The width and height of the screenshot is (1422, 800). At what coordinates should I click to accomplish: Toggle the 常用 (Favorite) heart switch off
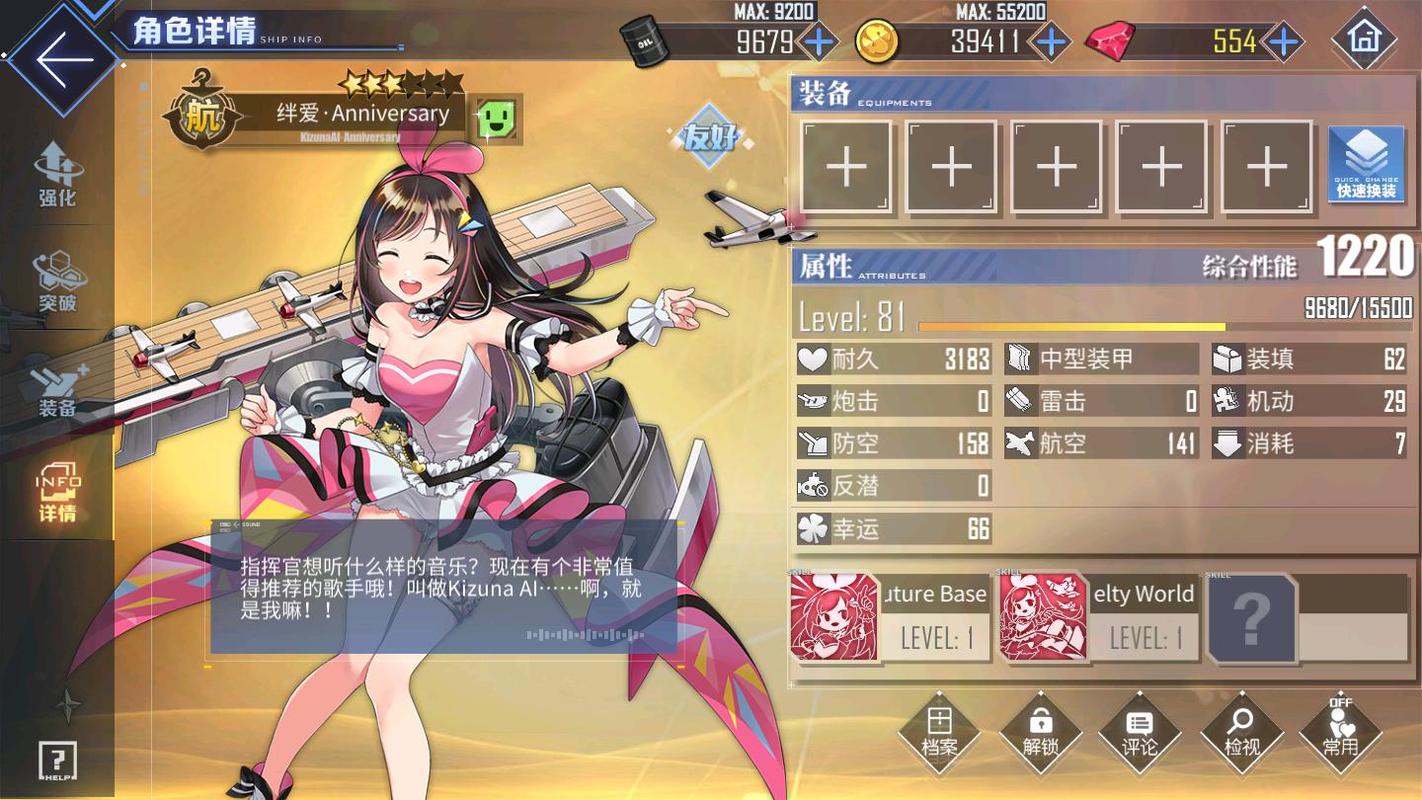point(1340,735)
